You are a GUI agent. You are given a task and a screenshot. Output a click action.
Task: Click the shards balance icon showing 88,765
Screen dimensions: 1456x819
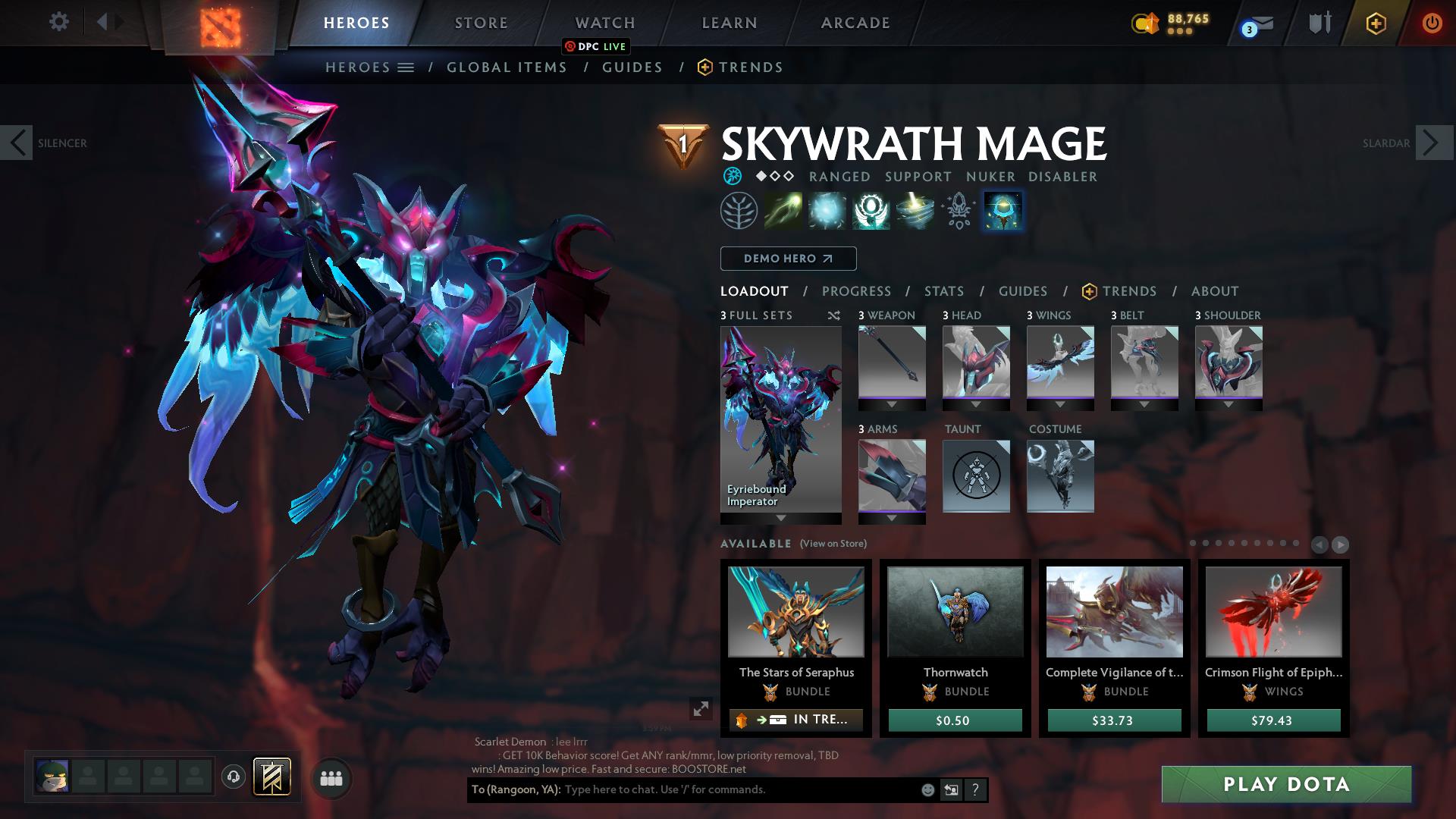(1146, 24)
